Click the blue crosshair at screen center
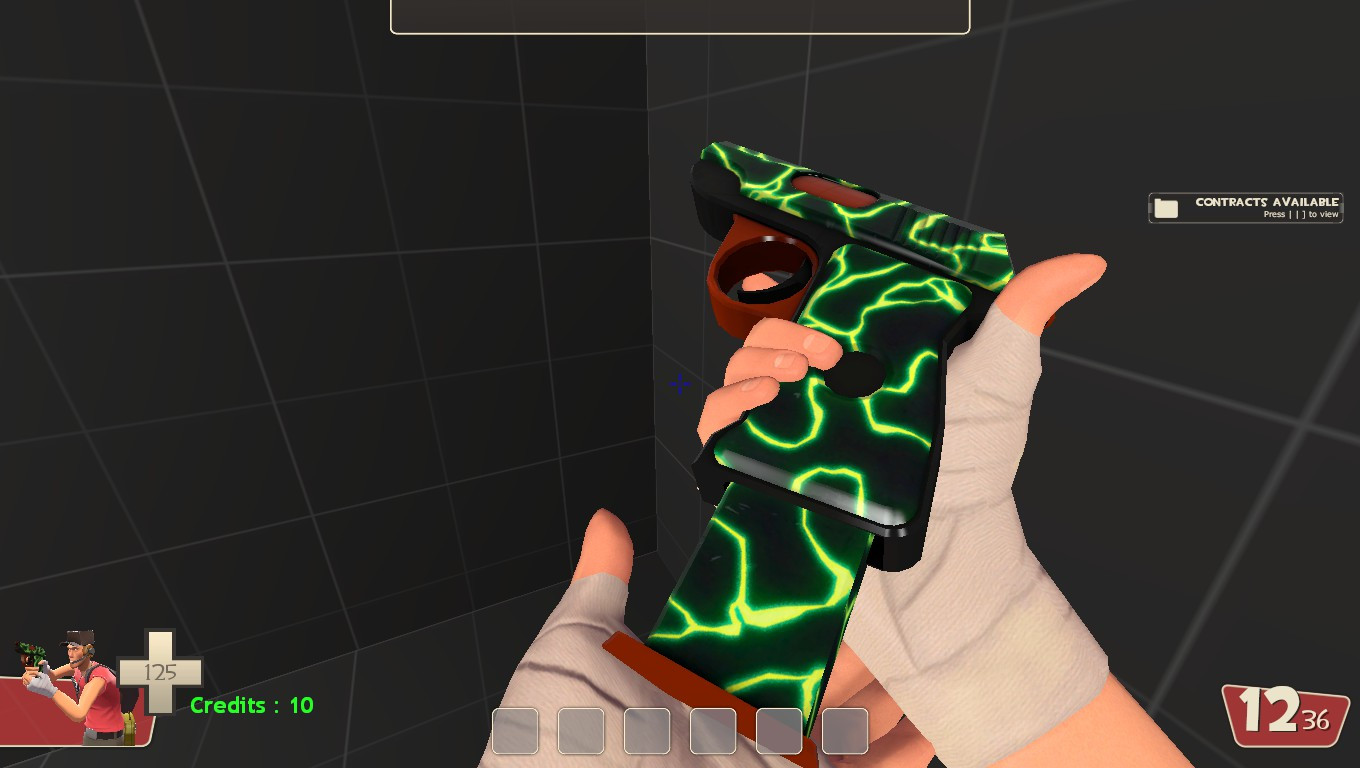This screenshot has height=768, width=1360. [679, 384]
